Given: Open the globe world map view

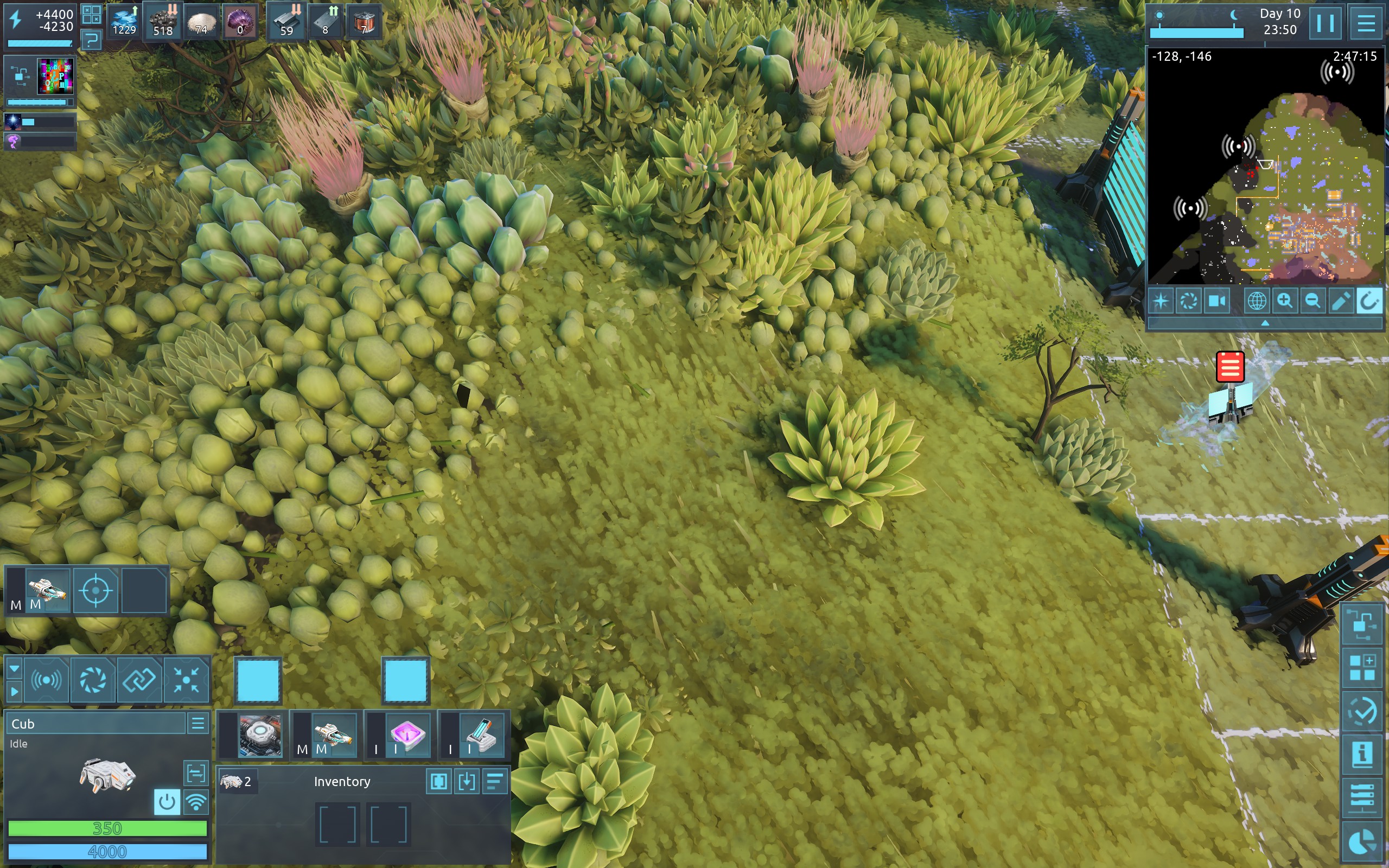Looking at the screenshot, I should coord(1257,301).
